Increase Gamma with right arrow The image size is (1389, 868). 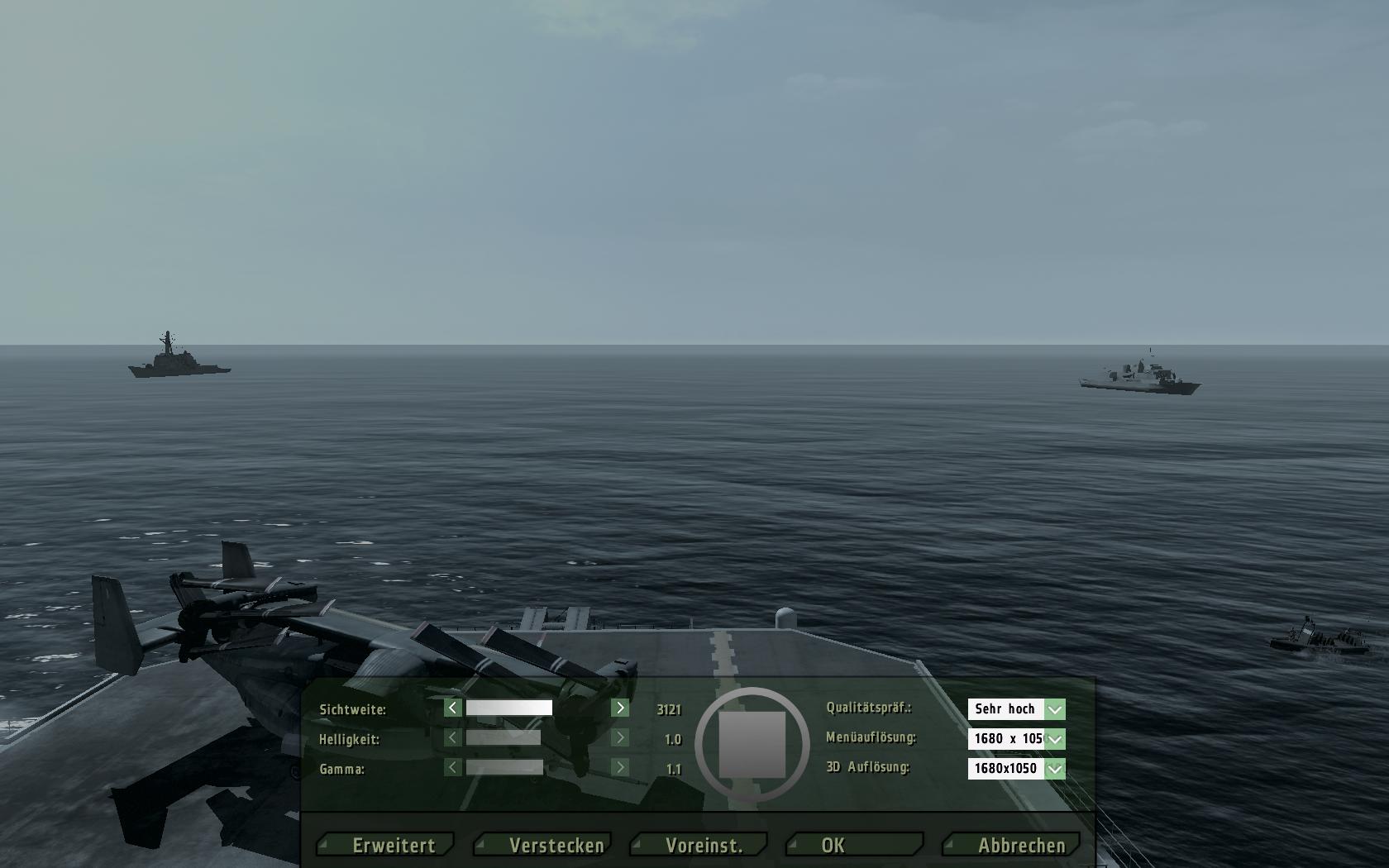[x=620, y=767]
